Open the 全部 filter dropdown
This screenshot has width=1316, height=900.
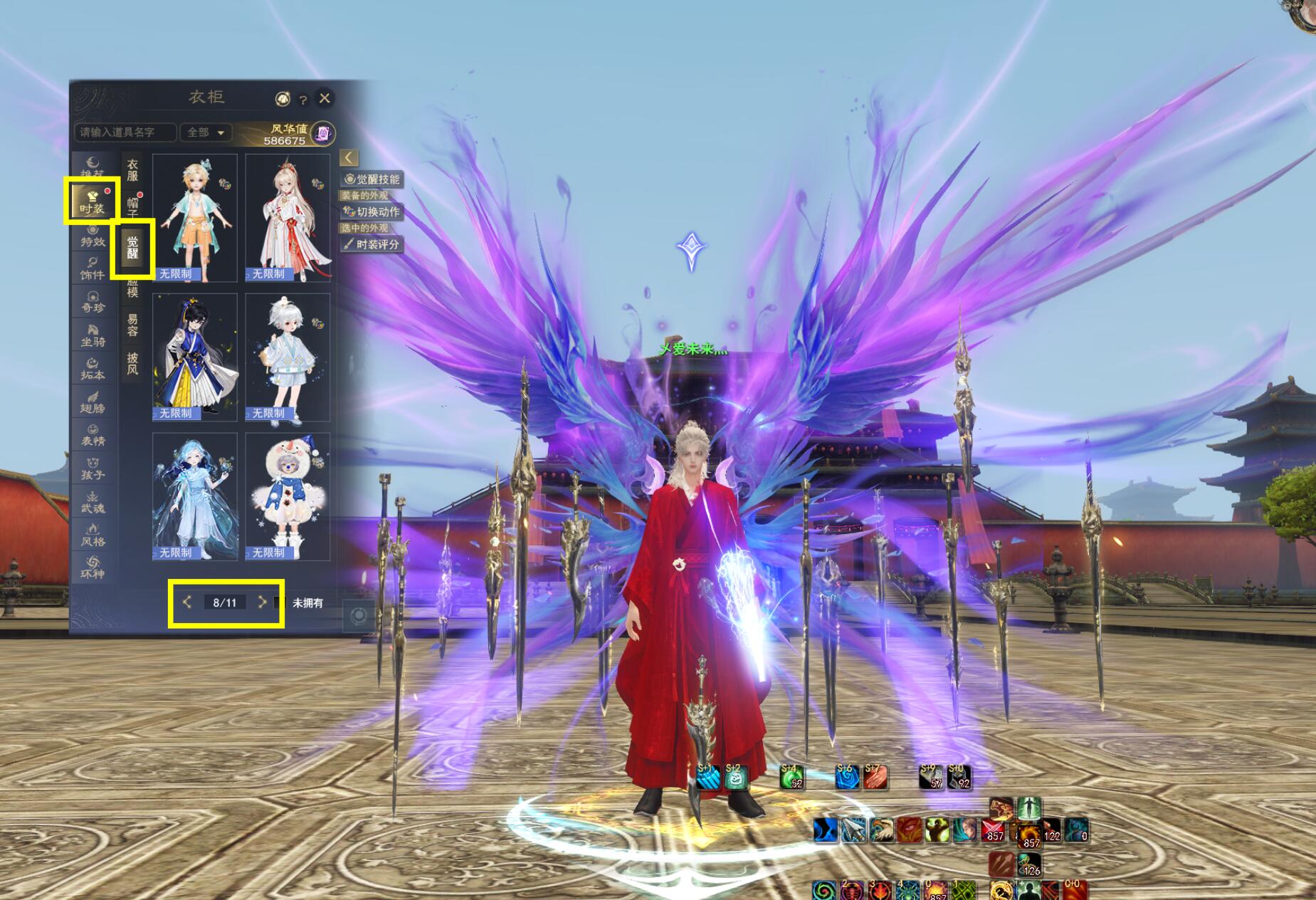[x=206, y=132]
